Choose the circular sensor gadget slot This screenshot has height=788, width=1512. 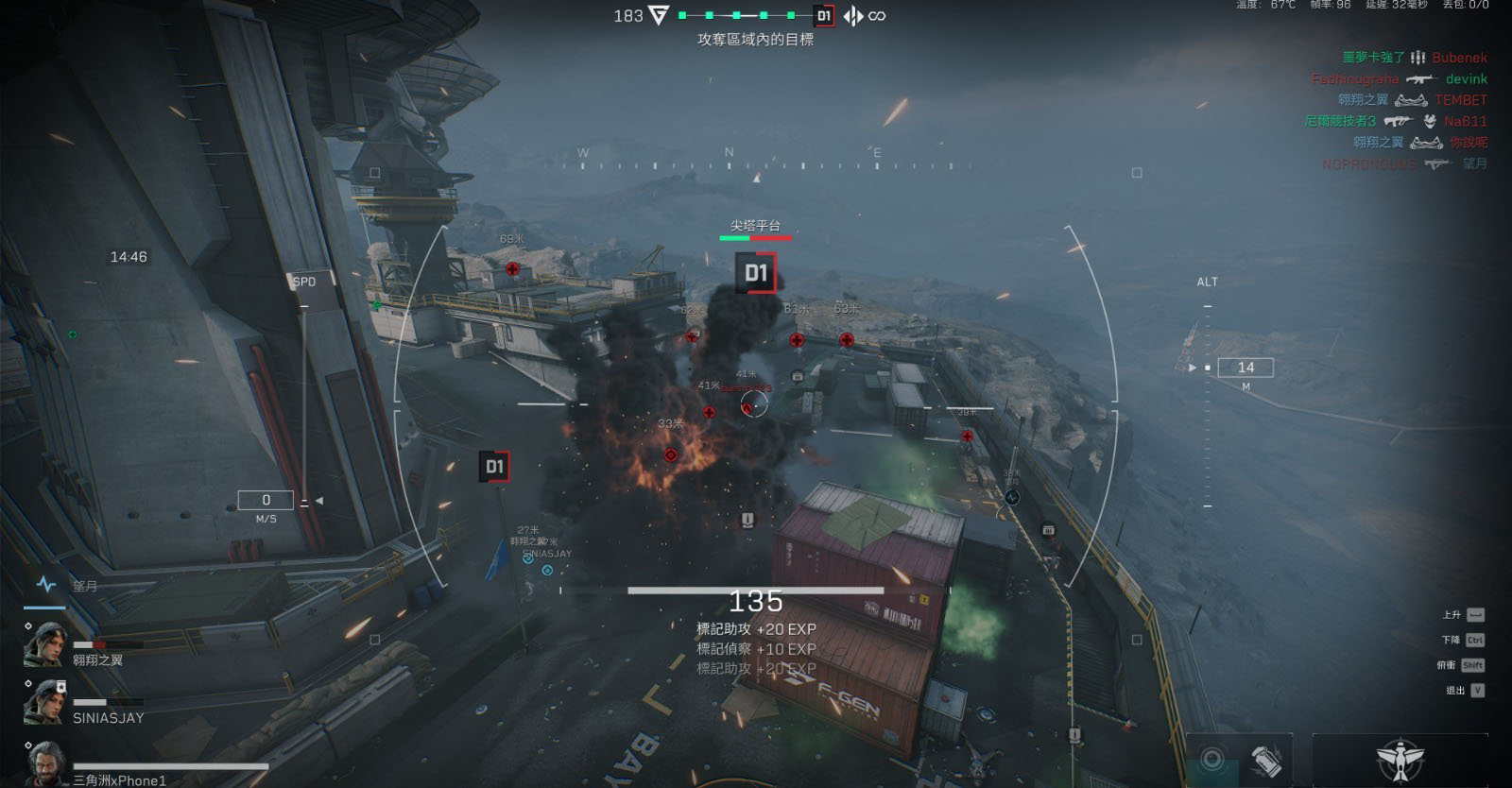[x=1212, y=759]
